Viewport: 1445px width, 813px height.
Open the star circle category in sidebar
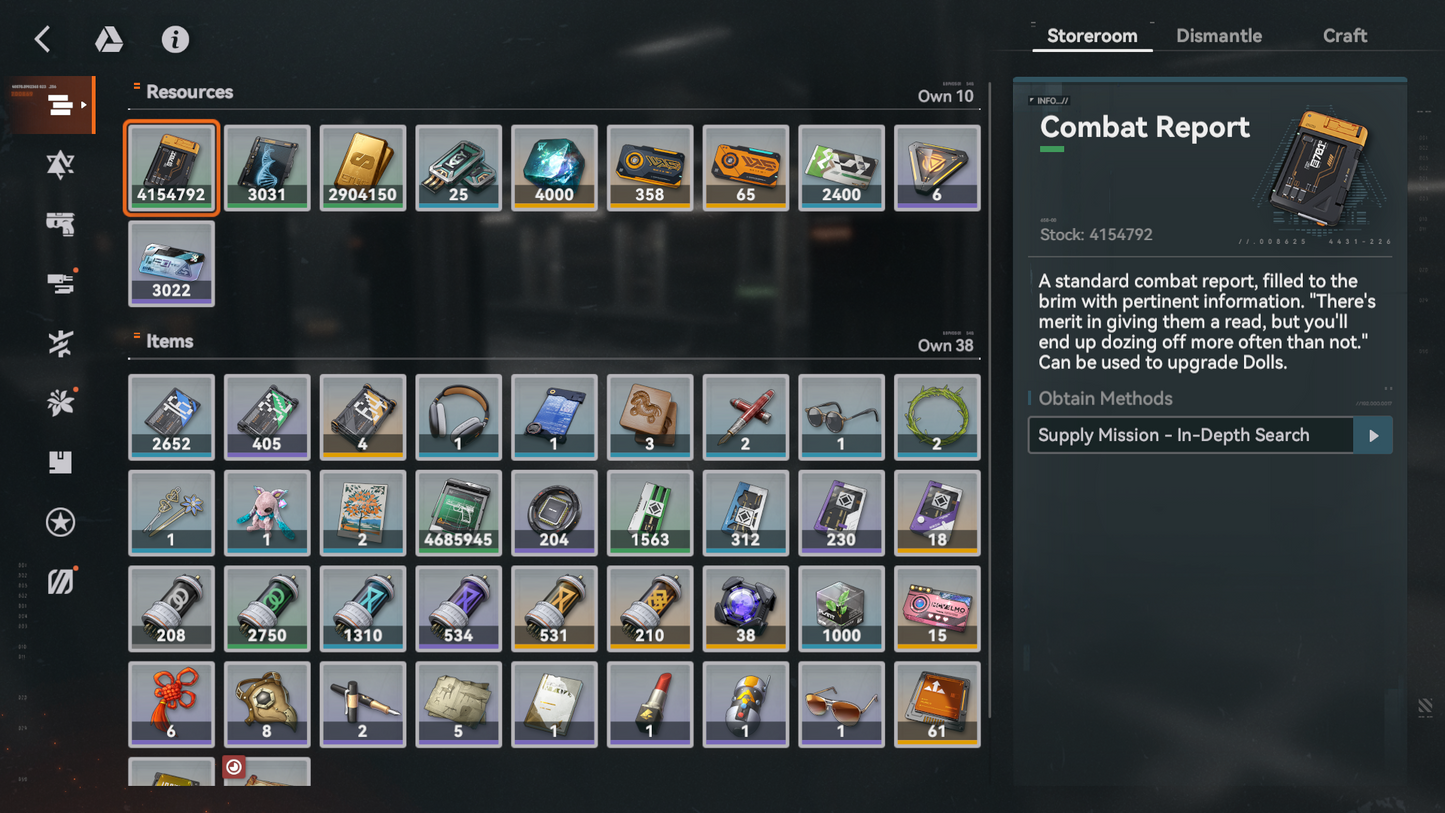pyautogui.click(x=60, y=522)
